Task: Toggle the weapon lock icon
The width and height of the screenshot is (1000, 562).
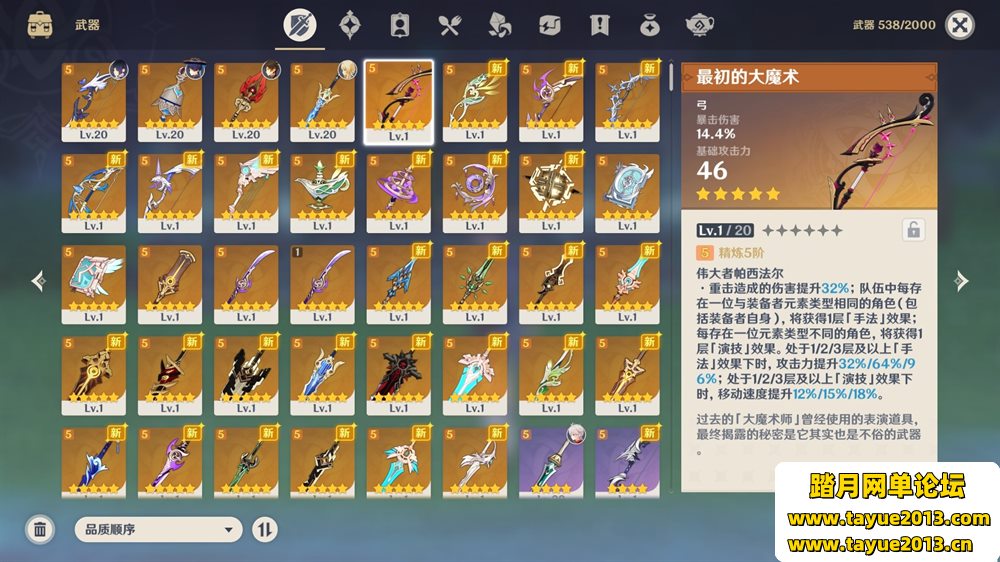Action: [x=912, y=229]
